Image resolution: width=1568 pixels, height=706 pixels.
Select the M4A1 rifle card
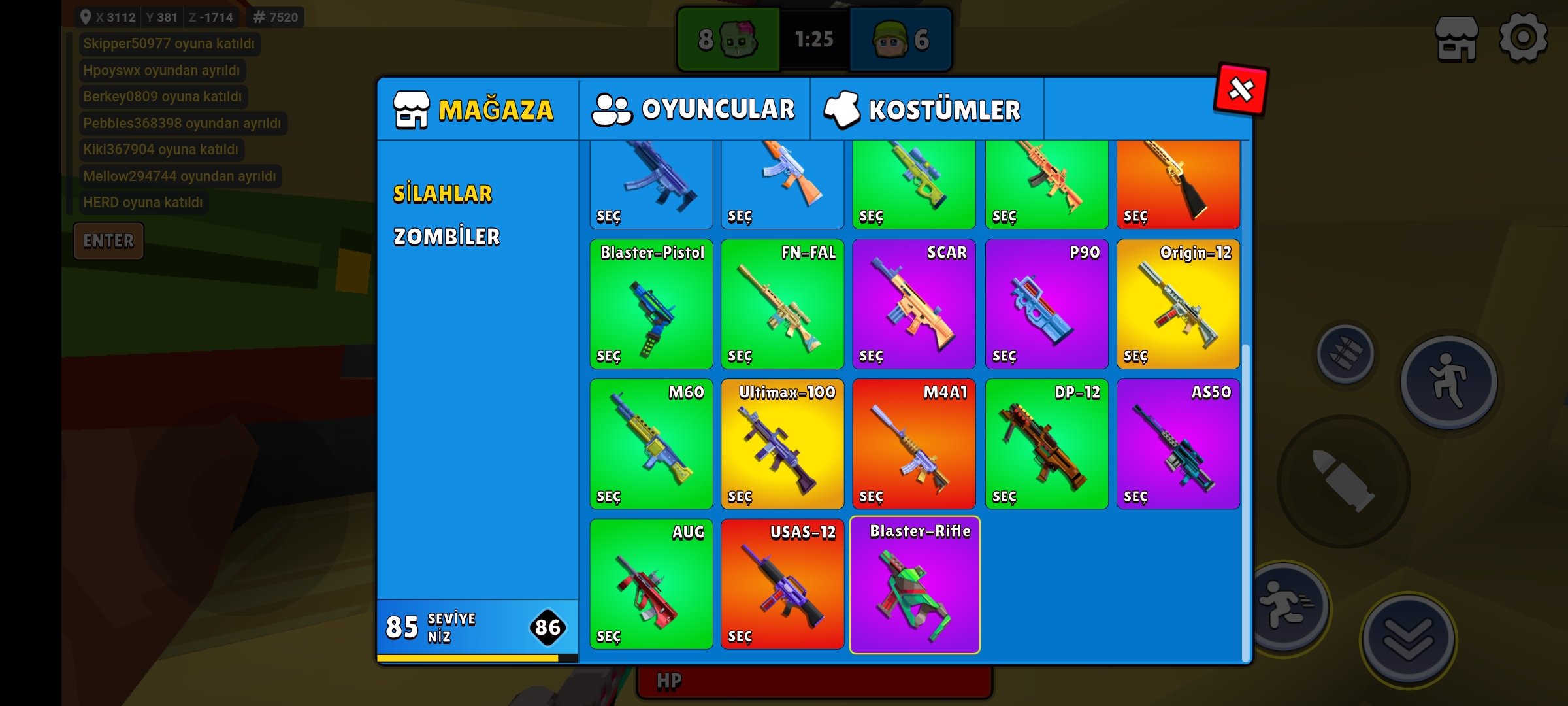point(913,445)
